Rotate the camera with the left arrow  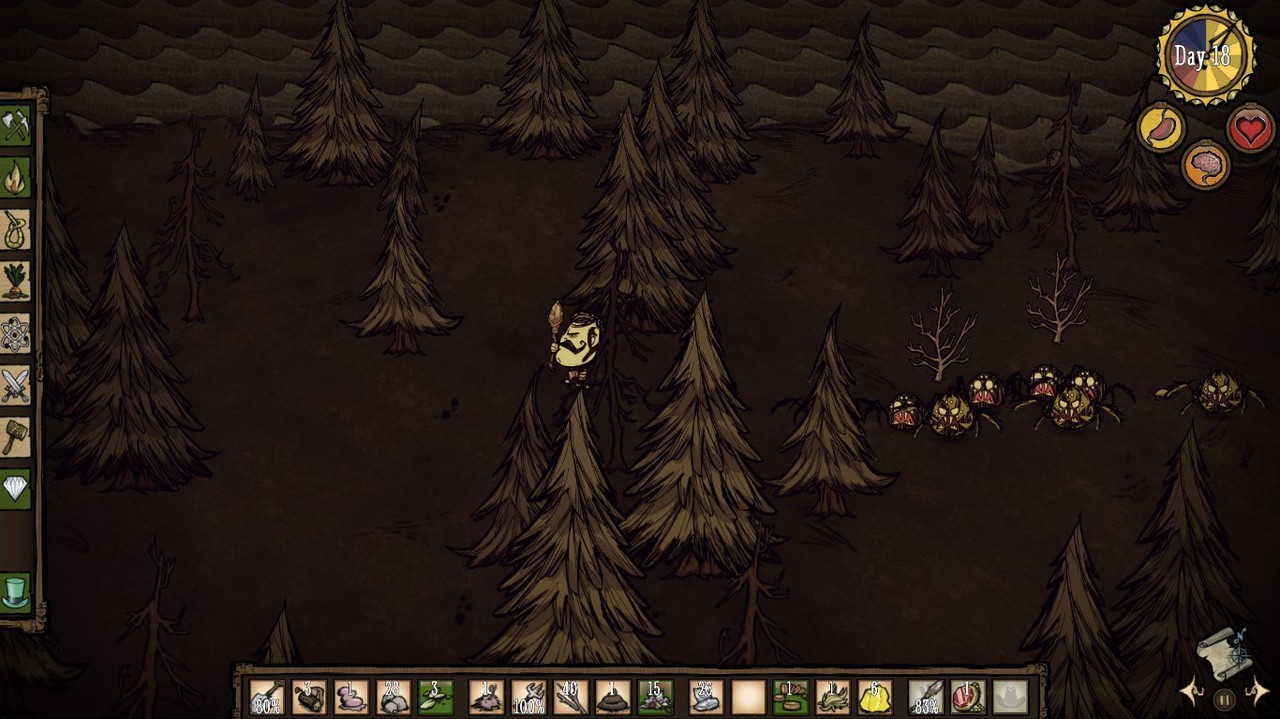(x=1191, y=691)
